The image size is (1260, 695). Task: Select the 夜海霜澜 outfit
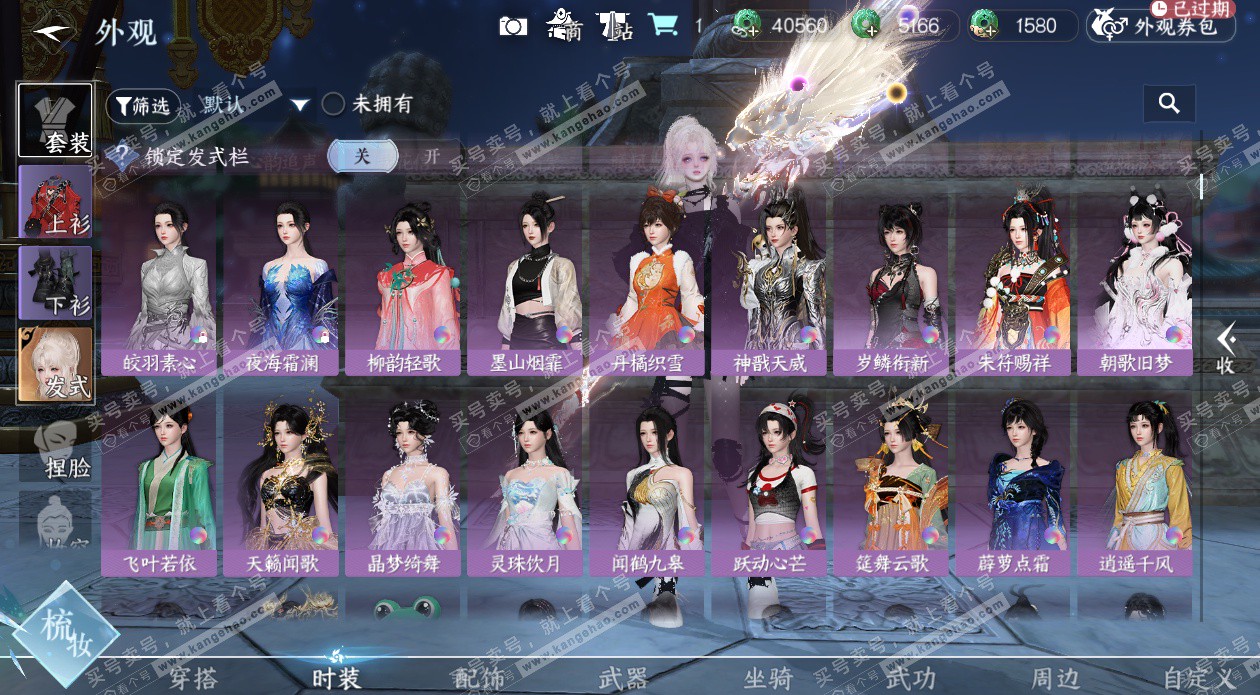pos(281,285)
